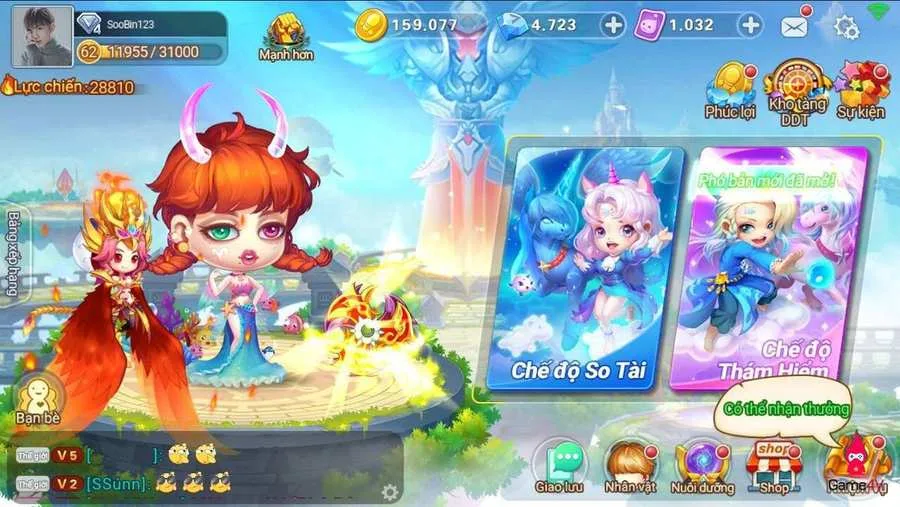Open the mail envelope inbox
The image size is (900, 507).
pyautogui.click(x=795, y=26)
